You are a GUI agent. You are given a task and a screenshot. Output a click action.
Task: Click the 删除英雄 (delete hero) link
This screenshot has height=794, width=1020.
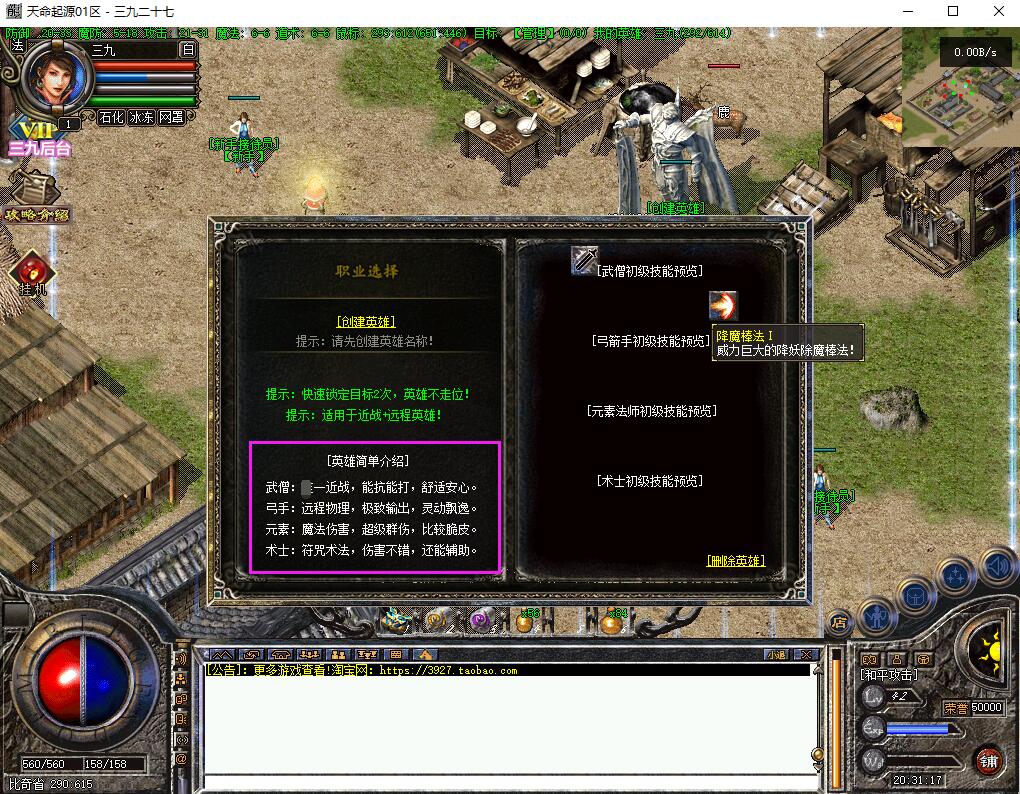(x=735, y=561)
